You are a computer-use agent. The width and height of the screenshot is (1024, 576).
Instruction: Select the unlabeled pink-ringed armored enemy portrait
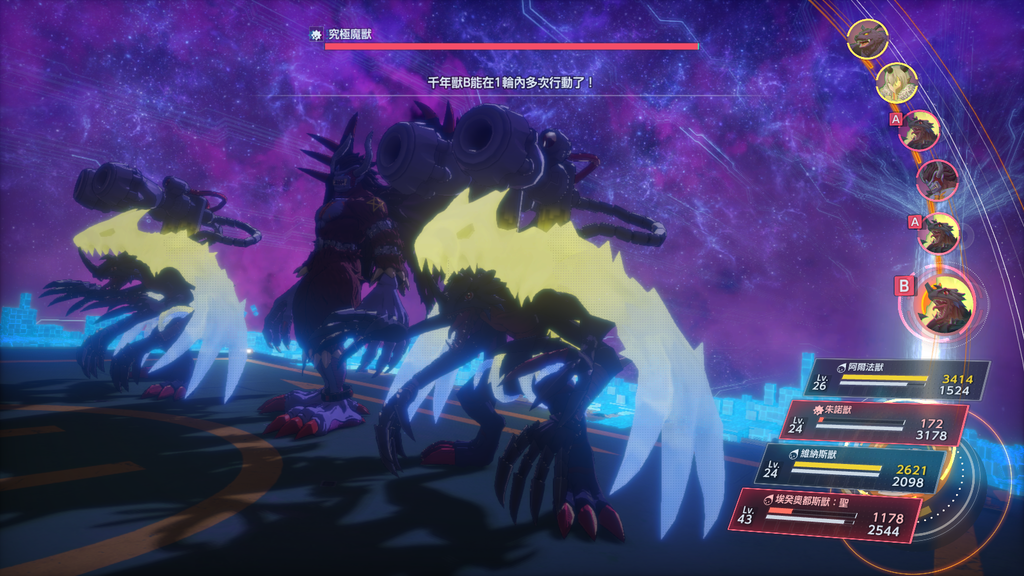coord(938,180)
